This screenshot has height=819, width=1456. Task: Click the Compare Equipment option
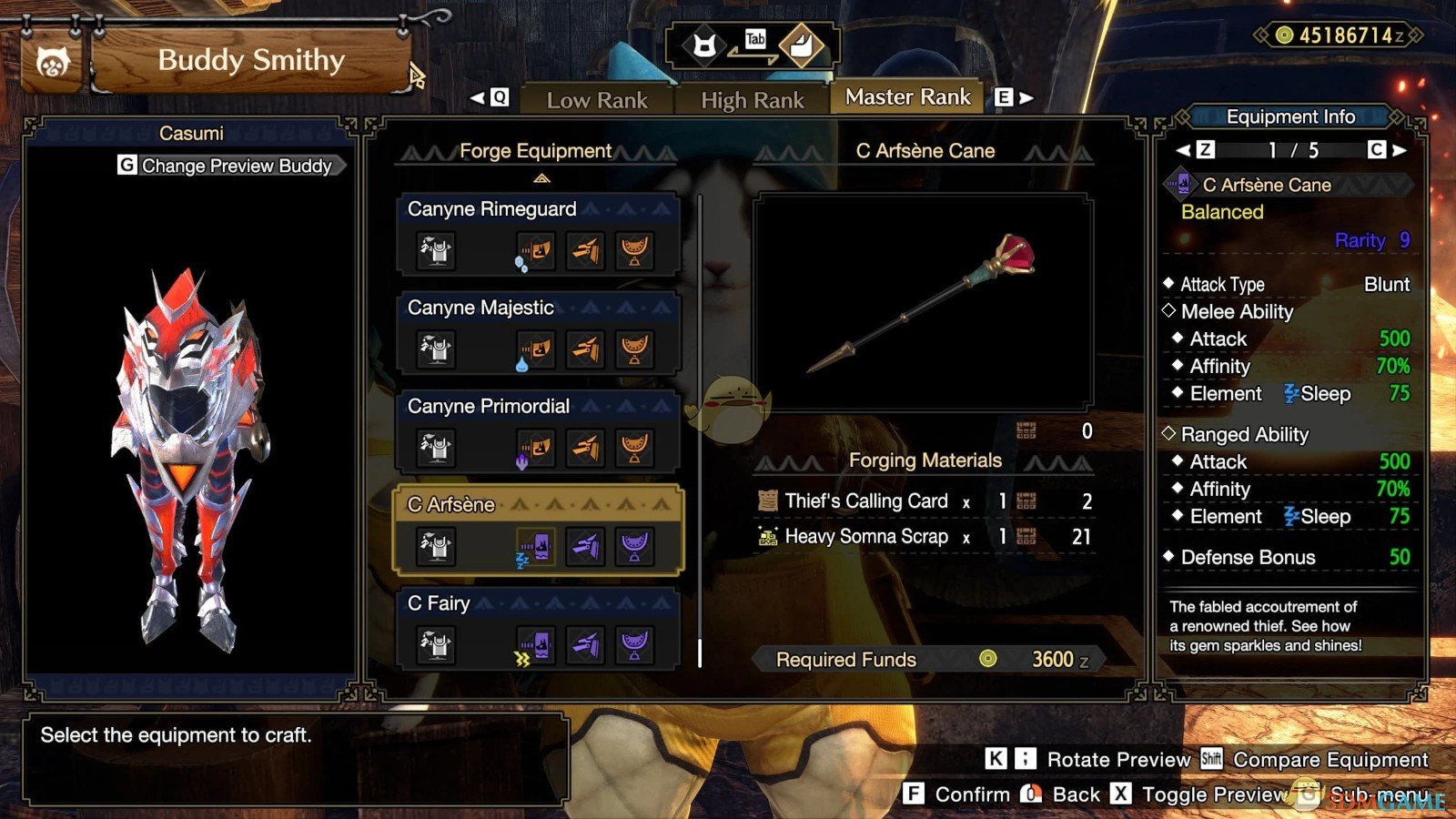point(1330,760)
